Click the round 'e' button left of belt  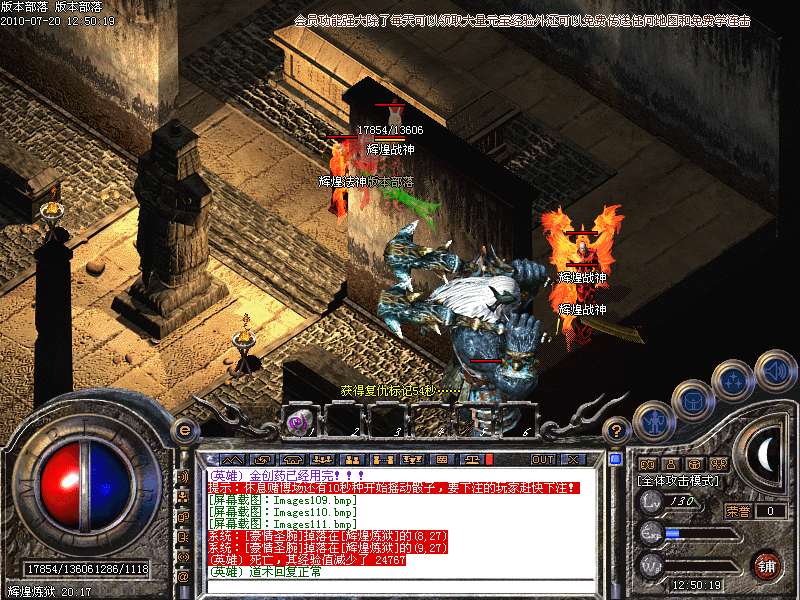[183, 430]
